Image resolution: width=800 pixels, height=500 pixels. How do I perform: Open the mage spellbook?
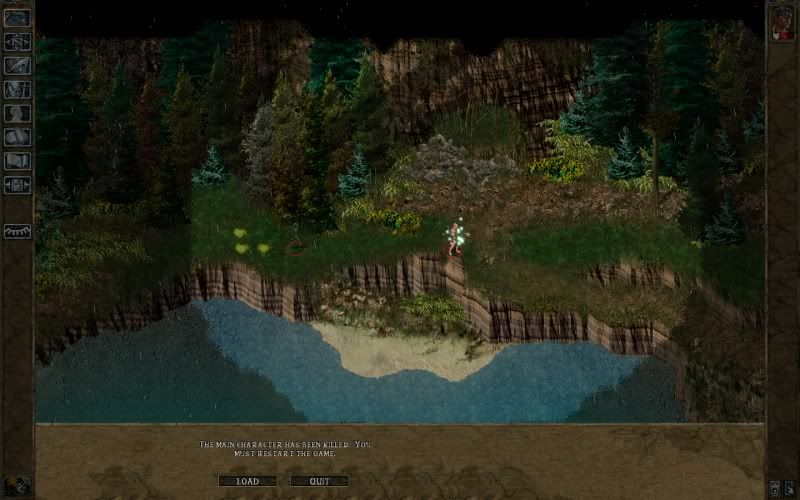(17, 137)
